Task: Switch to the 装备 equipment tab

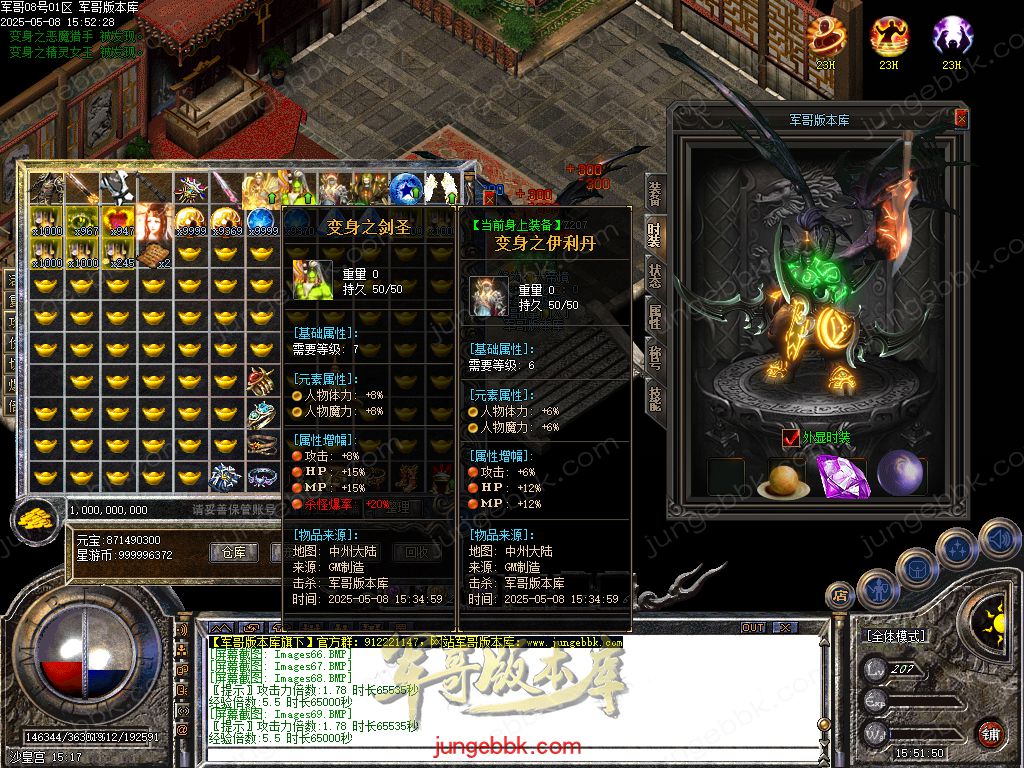Action: pos(655,192)
